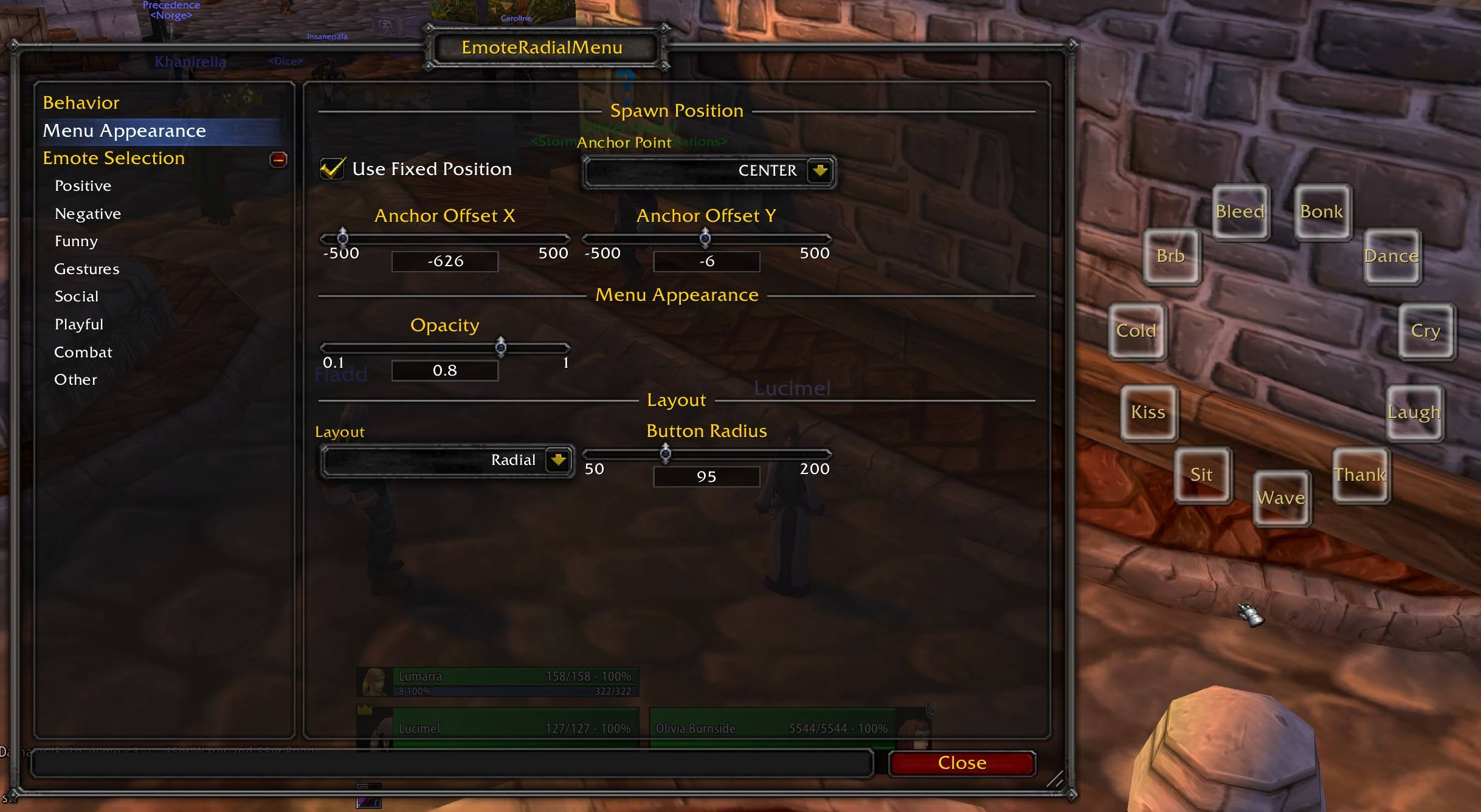The width and height of the screenshot is (1481, 812).
Task: Open the Anchor Point dropdown
Action: coord(820,171)
